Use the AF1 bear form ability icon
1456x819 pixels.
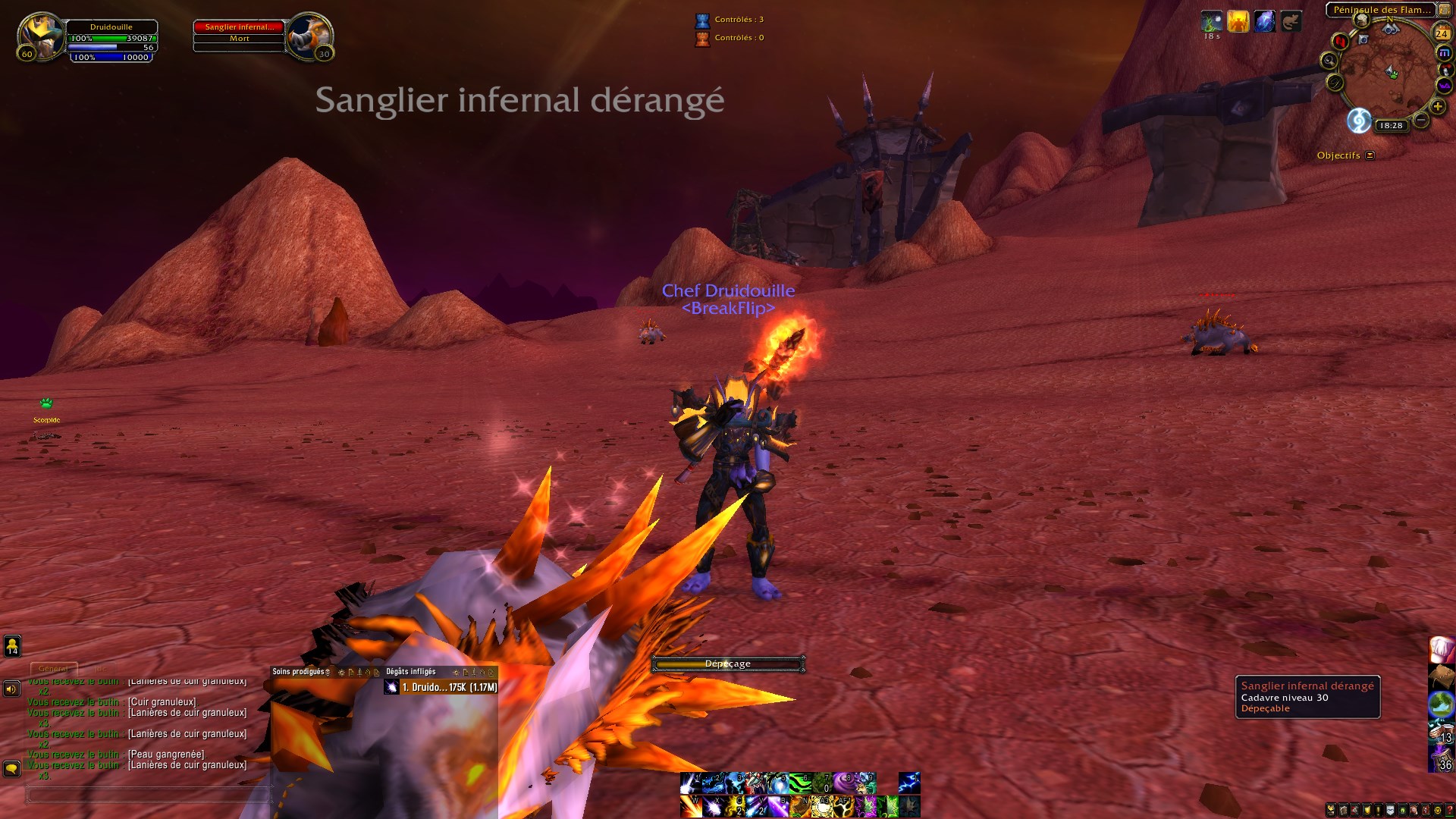point(844,806)
